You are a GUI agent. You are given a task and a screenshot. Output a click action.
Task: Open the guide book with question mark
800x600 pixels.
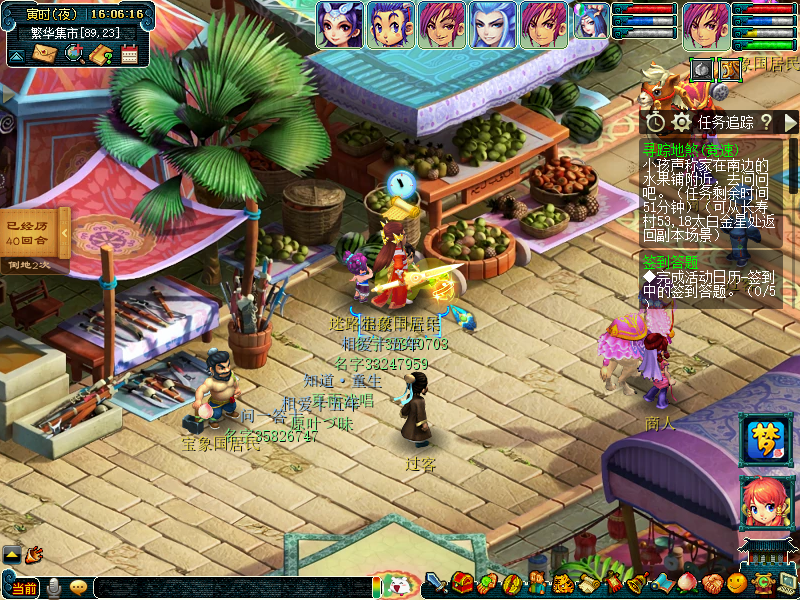point(101,53)
